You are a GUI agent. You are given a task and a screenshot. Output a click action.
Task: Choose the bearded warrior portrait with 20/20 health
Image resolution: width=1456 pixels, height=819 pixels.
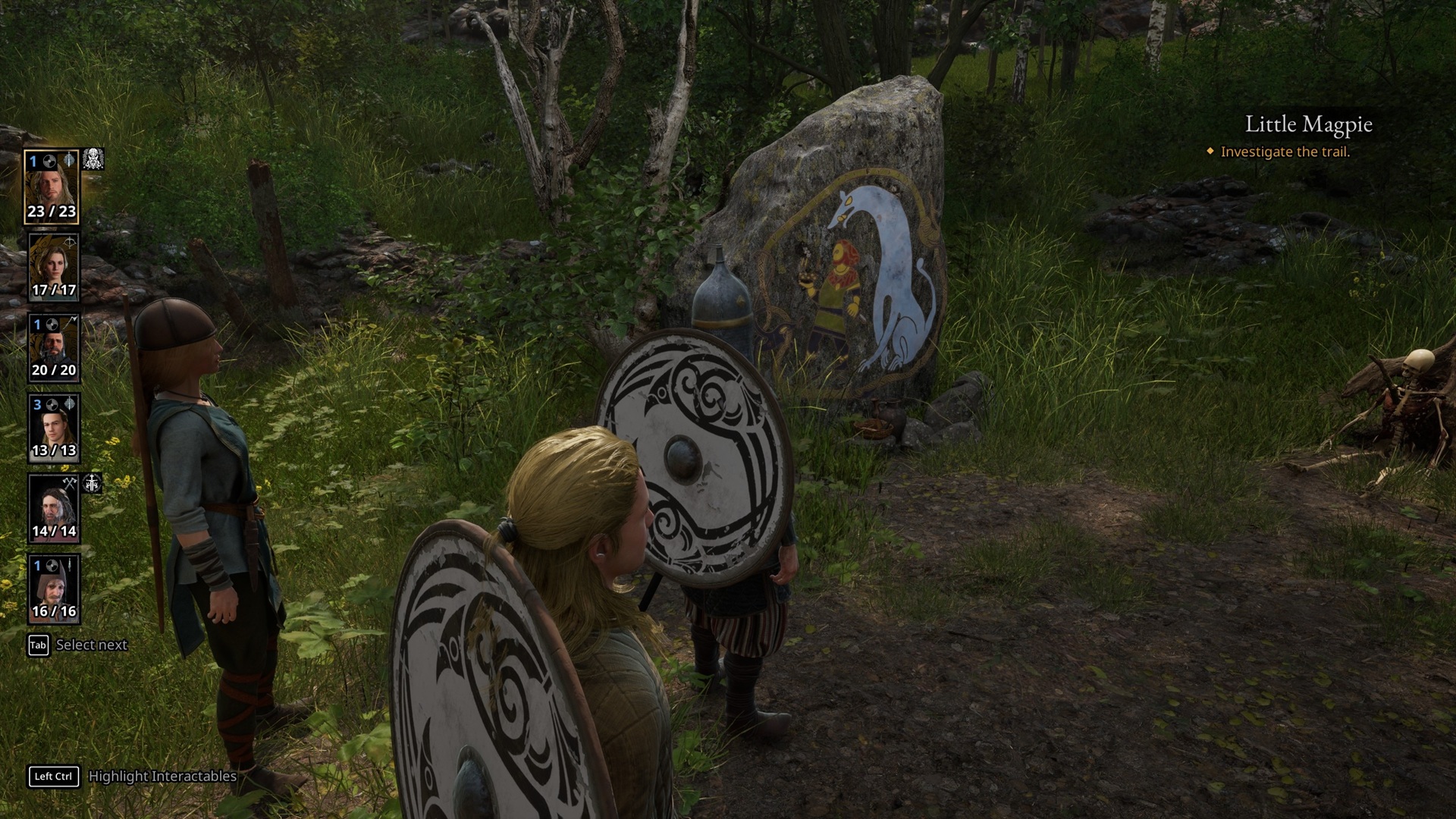[53, 348]
